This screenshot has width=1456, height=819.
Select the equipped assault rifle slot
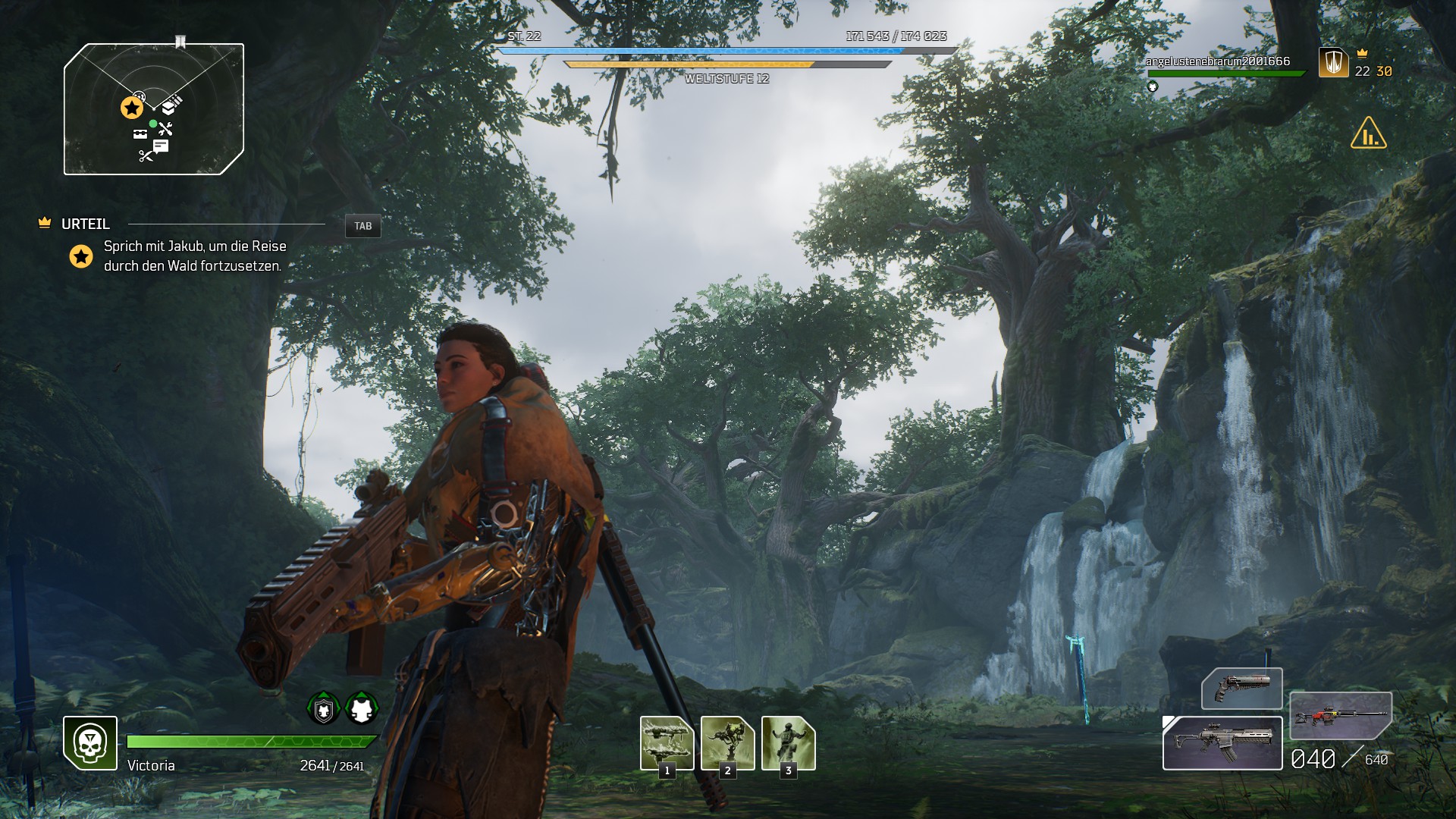click(x=1222, y=742)
